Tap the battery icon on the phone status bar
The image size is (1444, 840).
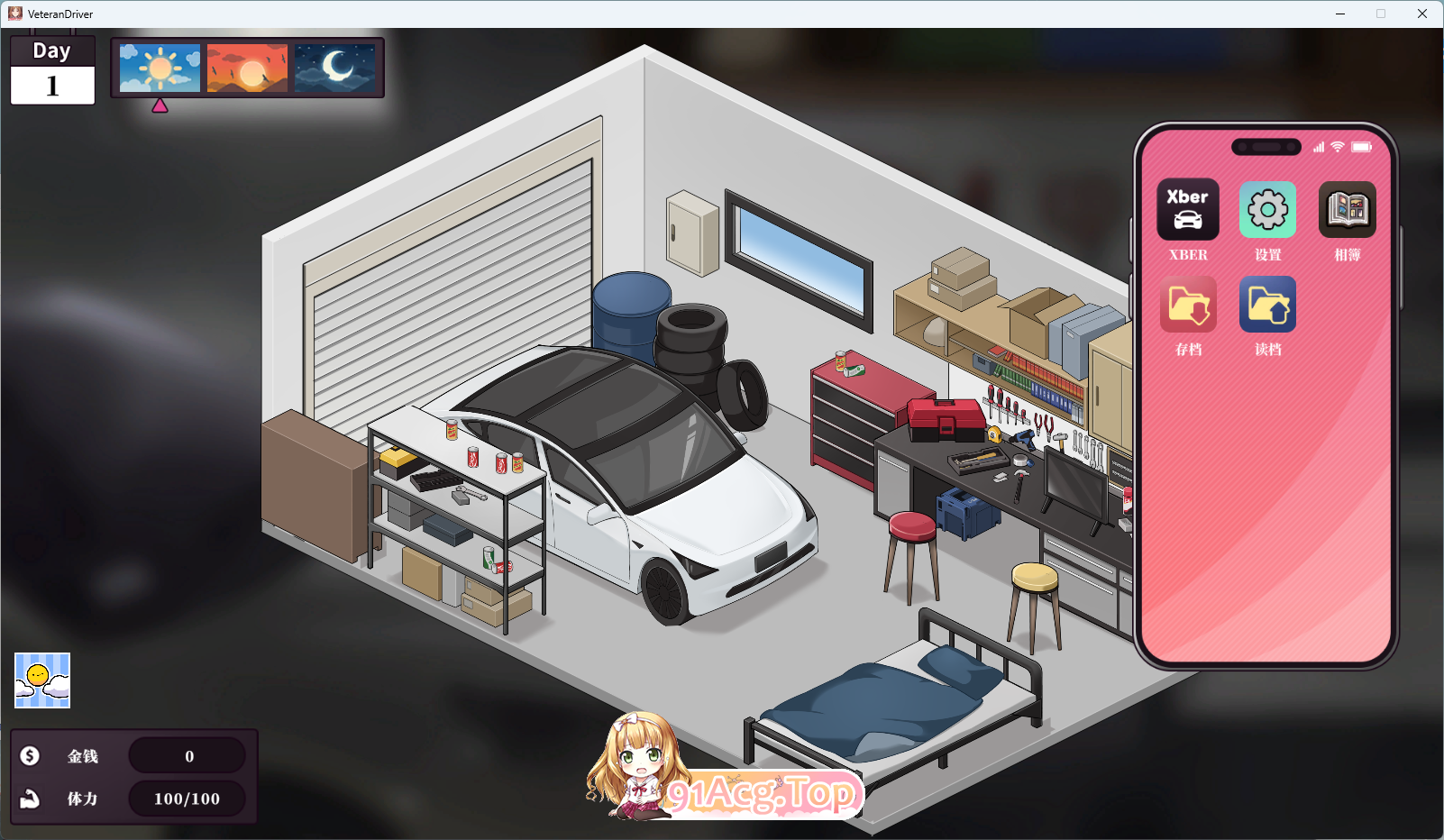(x=1361, y=146)
